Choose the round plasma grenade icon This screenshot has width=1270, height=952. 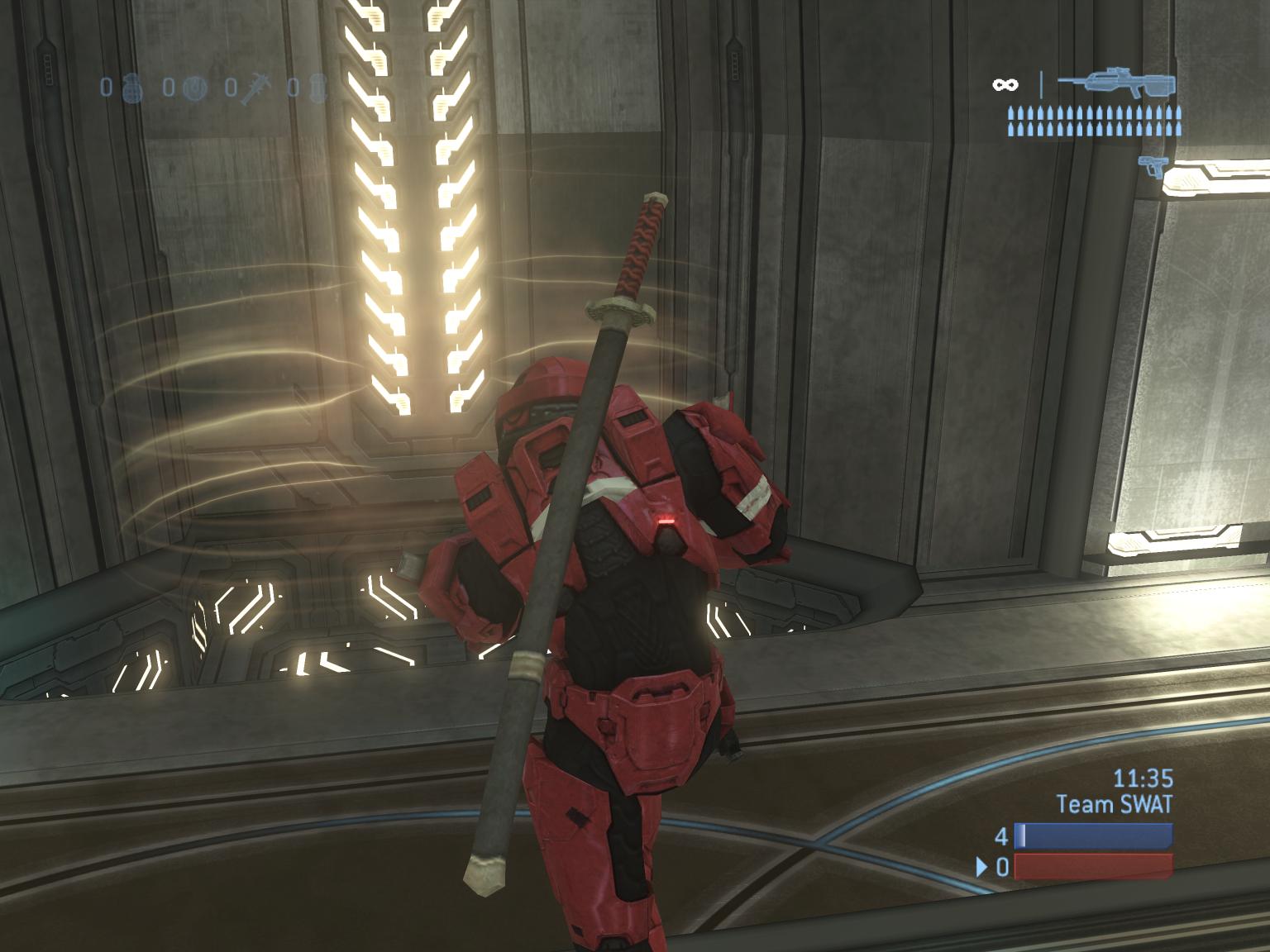click(x=193, y=87)
